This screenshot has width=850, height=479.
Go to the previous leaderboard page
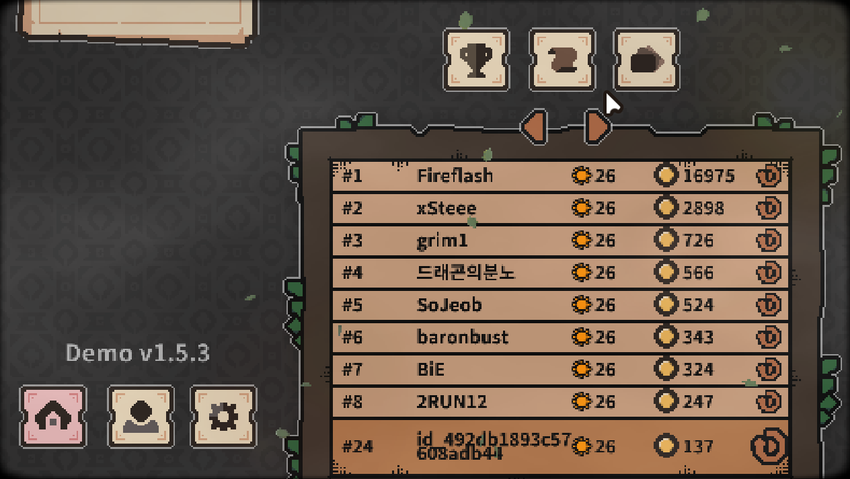(x=534, y=126)
